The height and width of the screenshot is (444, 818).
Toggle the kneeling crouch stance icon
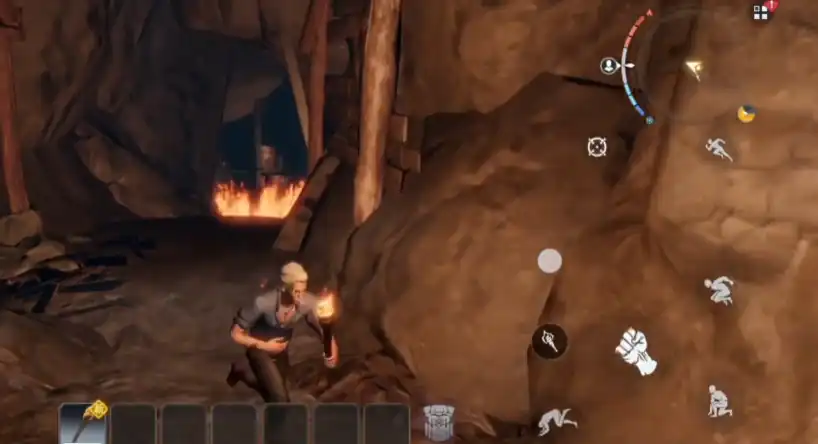pyautogui.click(x=719, y=400)
